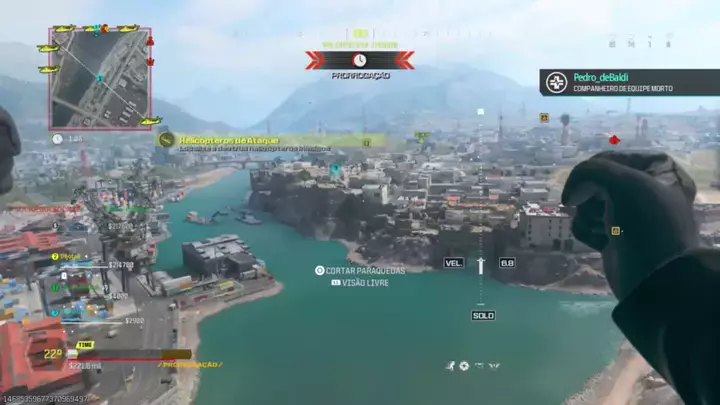This screenshot has width=720, height=405.
Task: Select the Cortar Paraquedas option
Action: coord(364,270)
